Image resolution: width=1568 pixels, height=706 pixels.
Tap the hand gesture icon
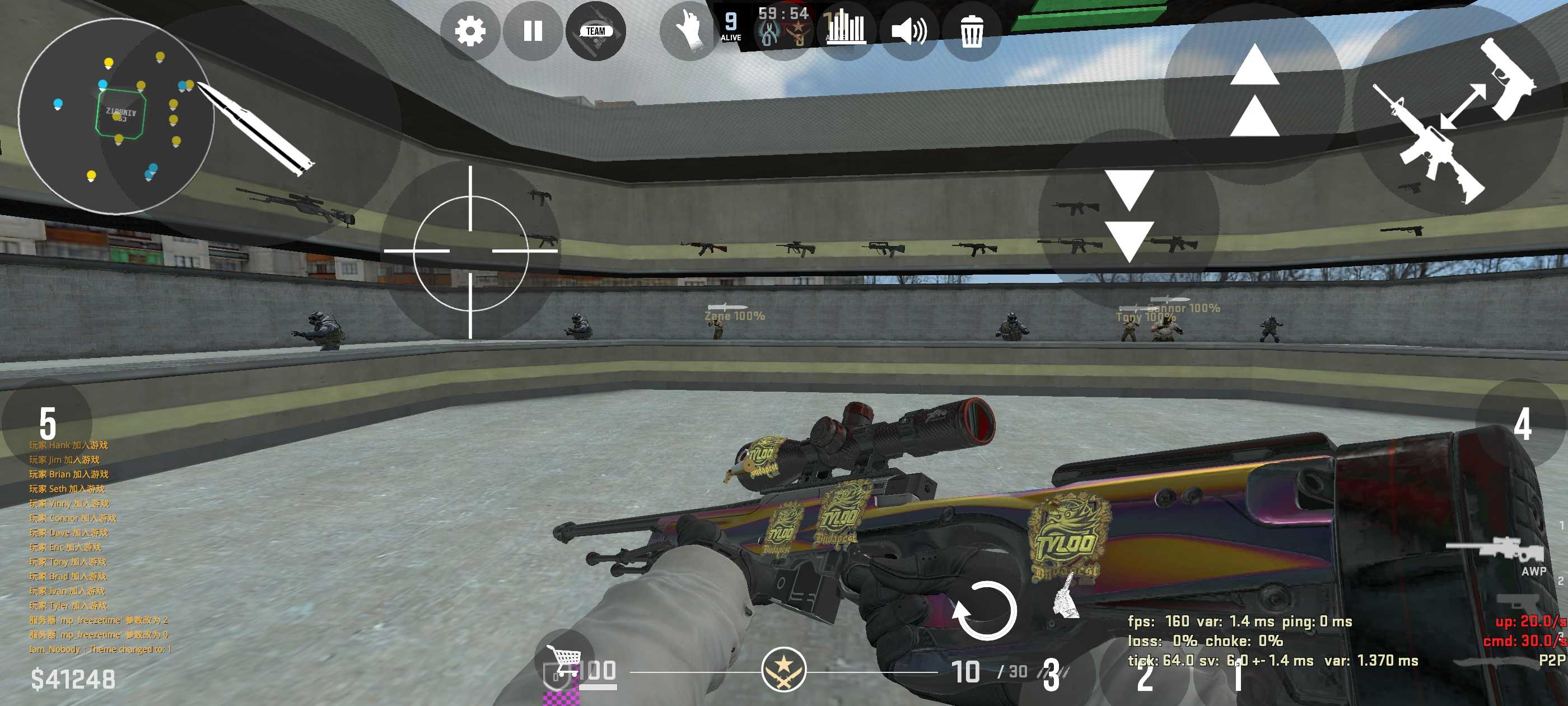click(690, 30)
